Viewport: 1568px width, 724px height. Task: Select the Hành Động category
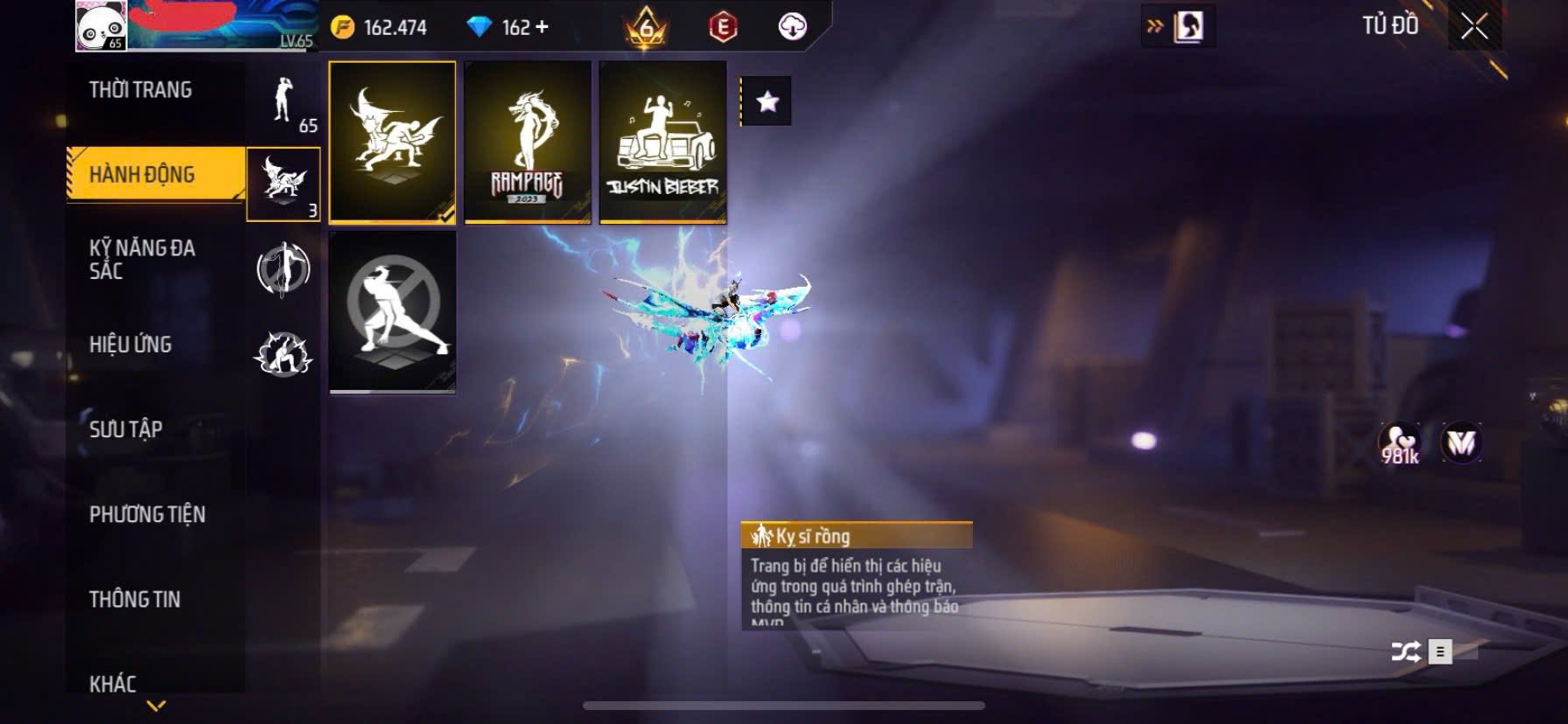[143, 175]
